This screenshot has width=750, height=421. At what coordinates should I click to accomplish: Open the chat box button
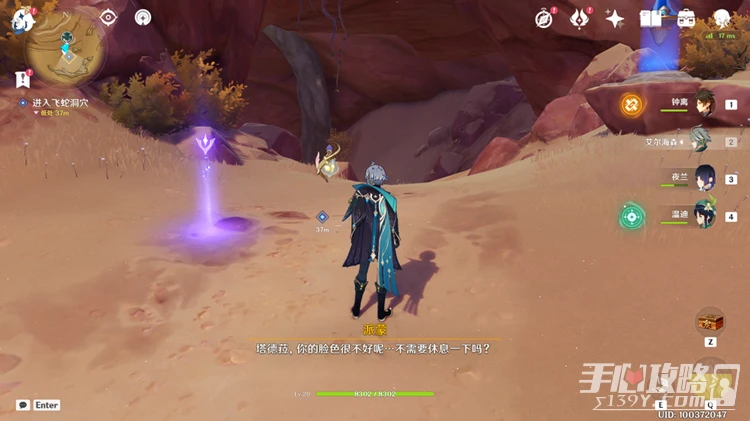tap(23, 405)
